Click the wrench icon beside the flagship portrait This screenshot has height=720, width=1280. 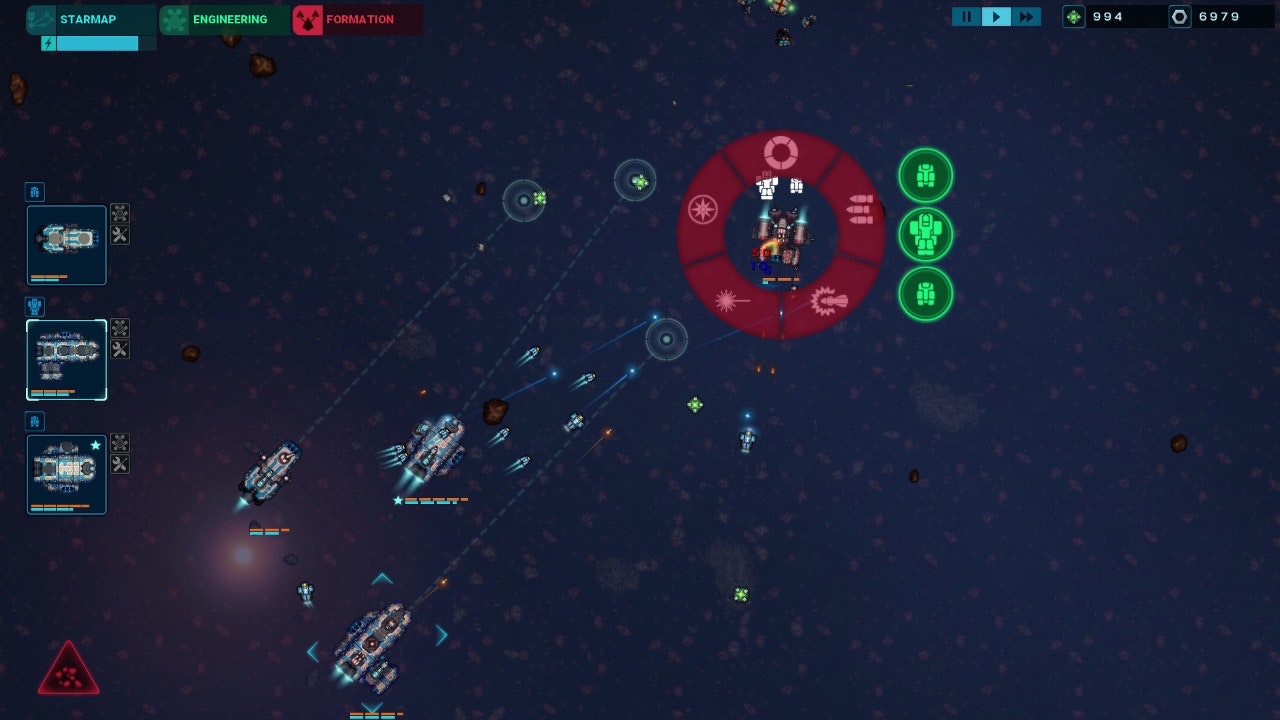120,465
